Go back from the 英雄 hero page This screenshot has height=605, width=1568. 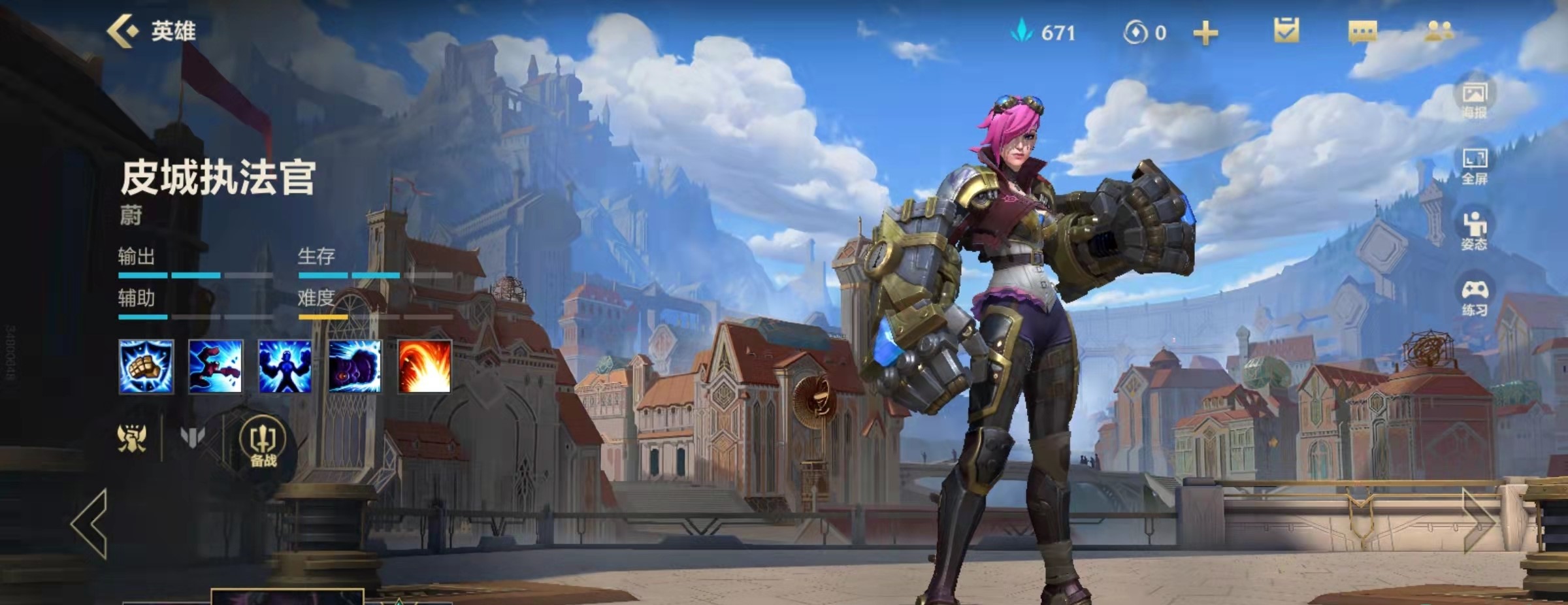point(123,31)
